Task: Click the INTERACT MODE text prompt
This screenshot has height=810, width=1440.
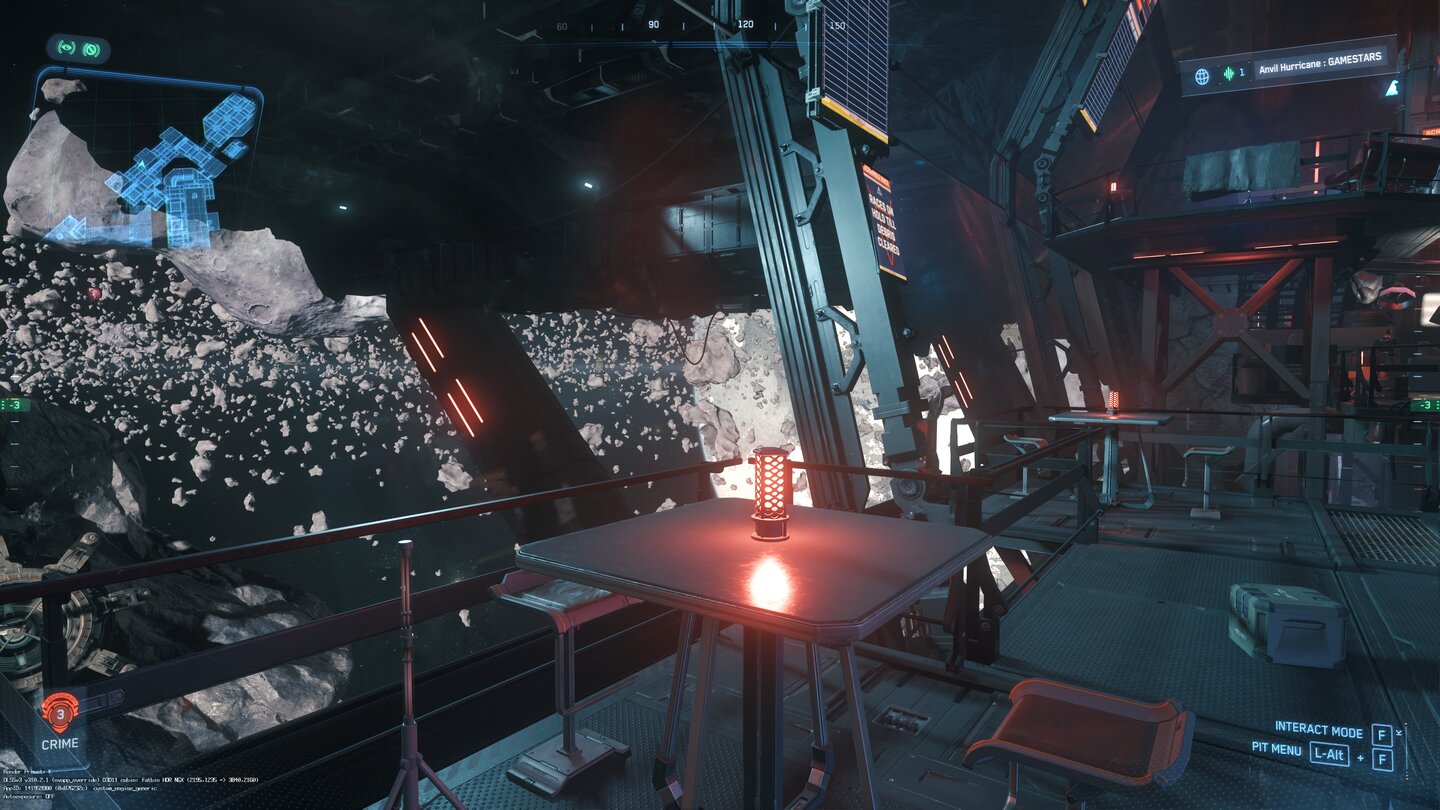Action: click(1320, 729)
